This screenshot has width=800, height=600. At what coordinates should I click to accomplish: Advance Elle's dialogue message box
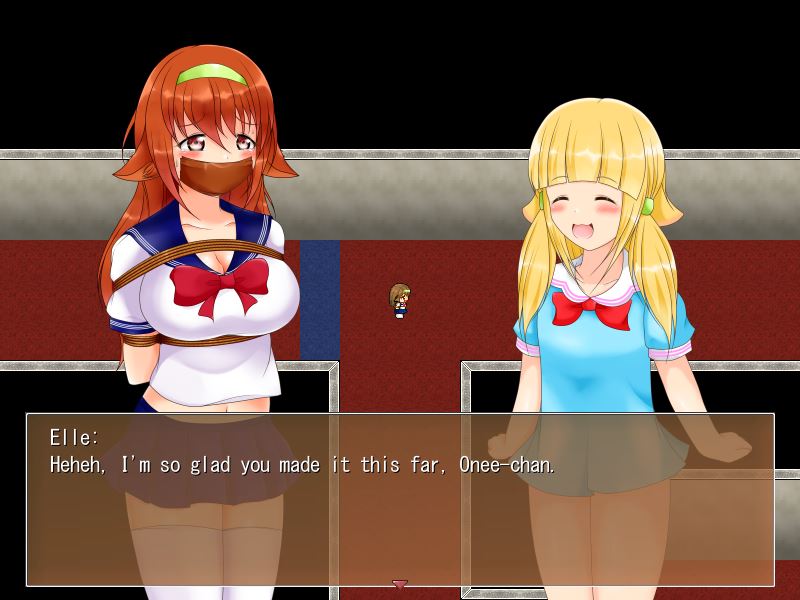pyautogui.click(x=400, y=498)
